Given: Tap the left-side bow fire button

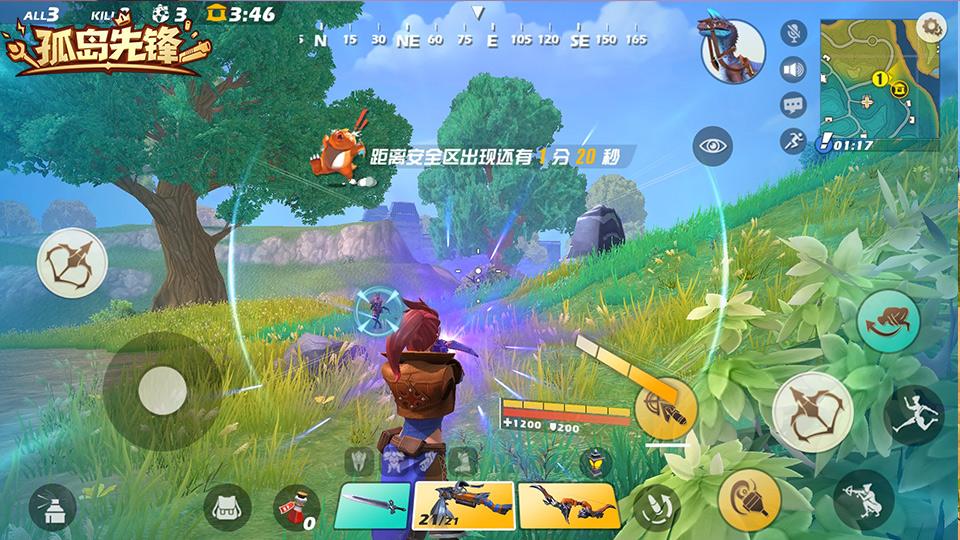Looking at the screenshot, I should tap(71, 262).
